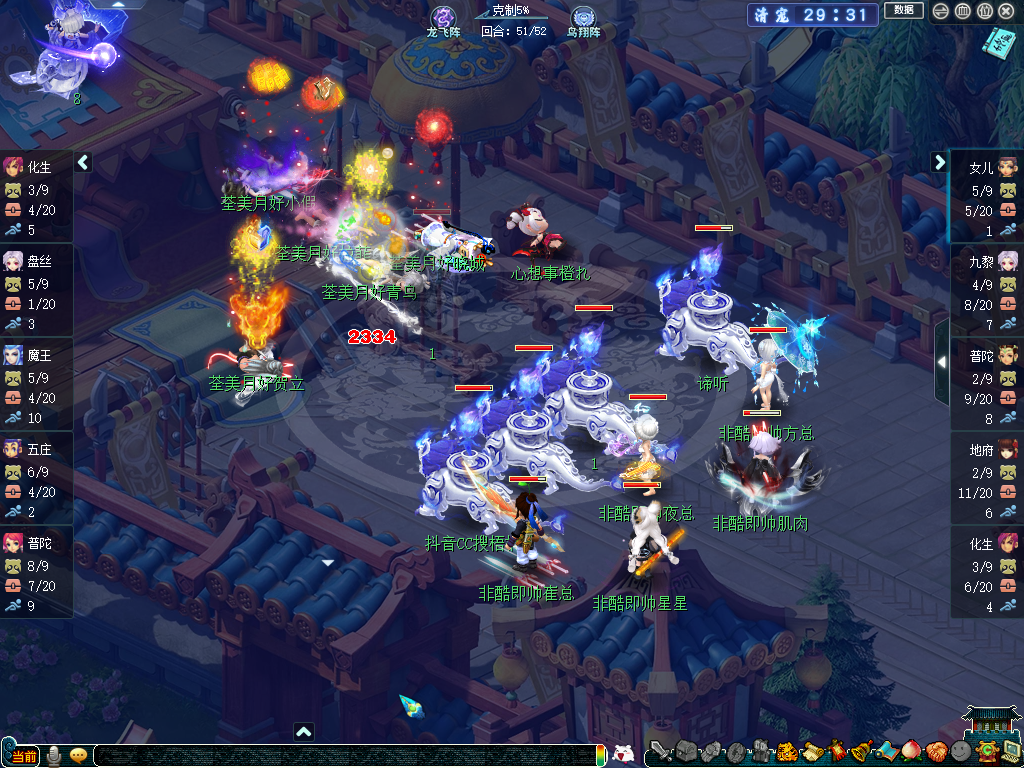
Task: Click the round close X button
Action: [x=1007, y=11]
